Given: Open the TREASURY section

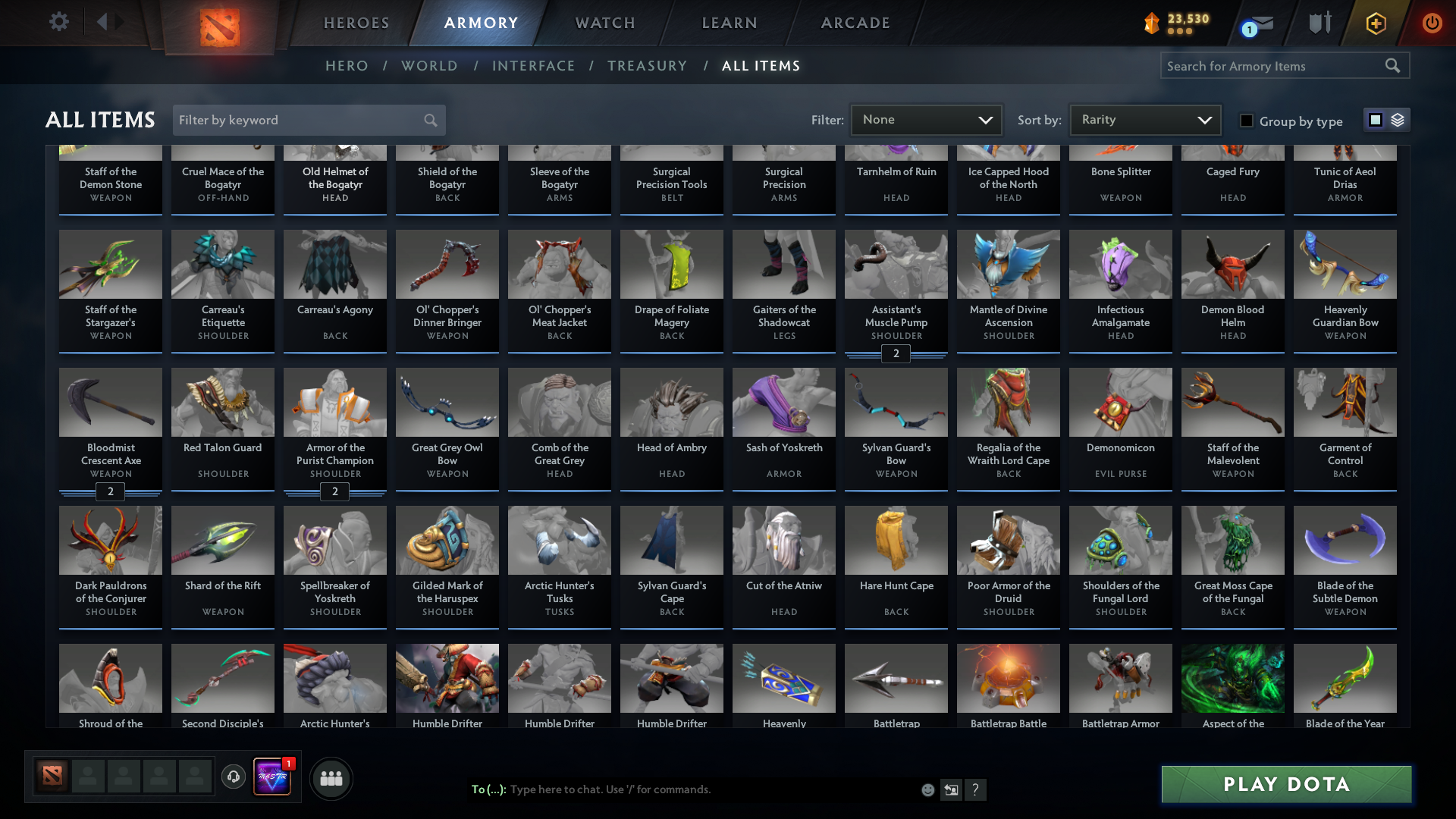Looking at the screenshot, I should point(647,66).
